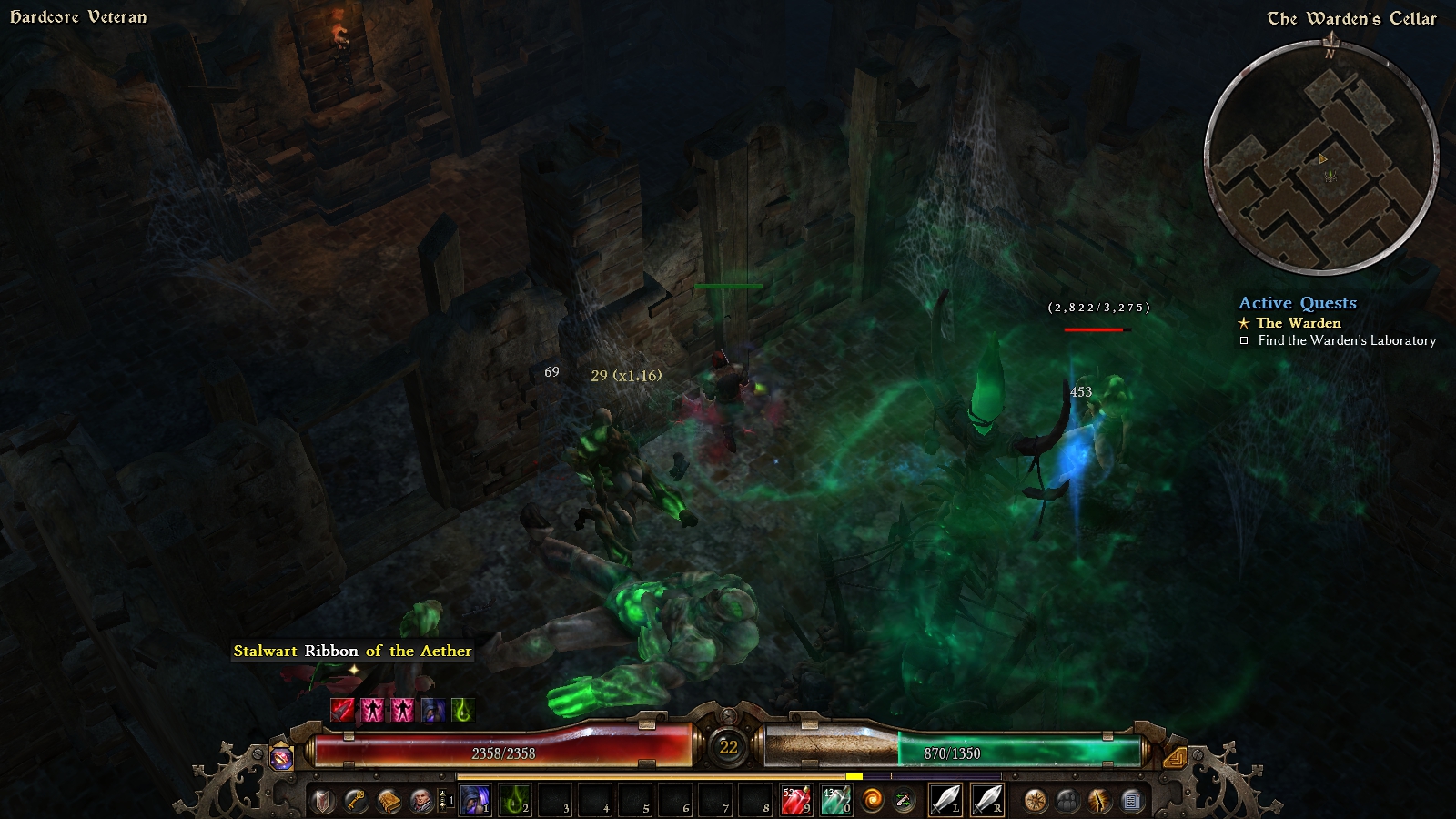This screenshot has width=1456, height=819.
Task: Open the multiplayer group icon
Action: (x=1067, y=801)
